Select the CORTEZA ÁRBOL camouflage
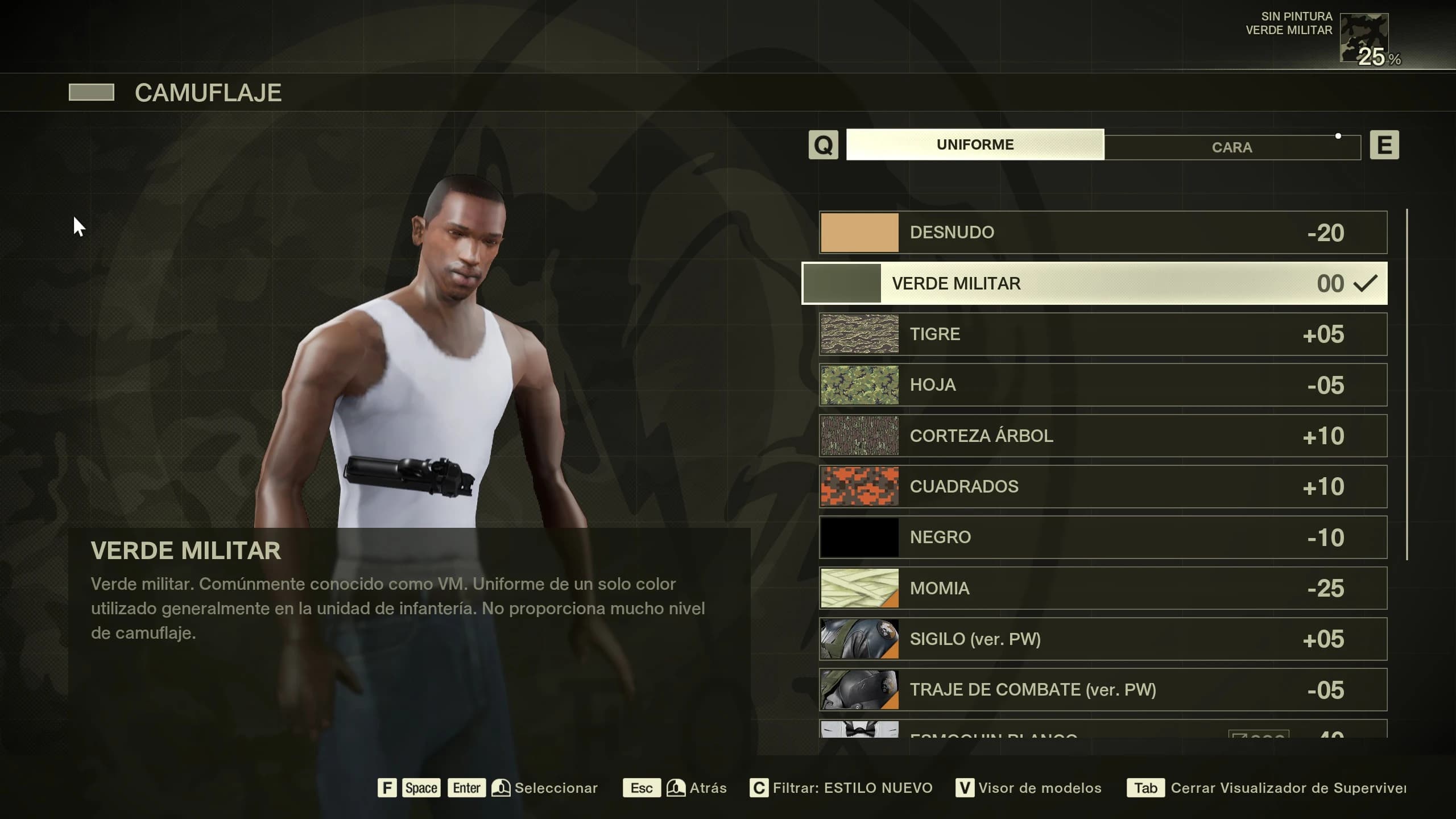The height and width of the screenshot is (819, 1456). point(1098,435)
